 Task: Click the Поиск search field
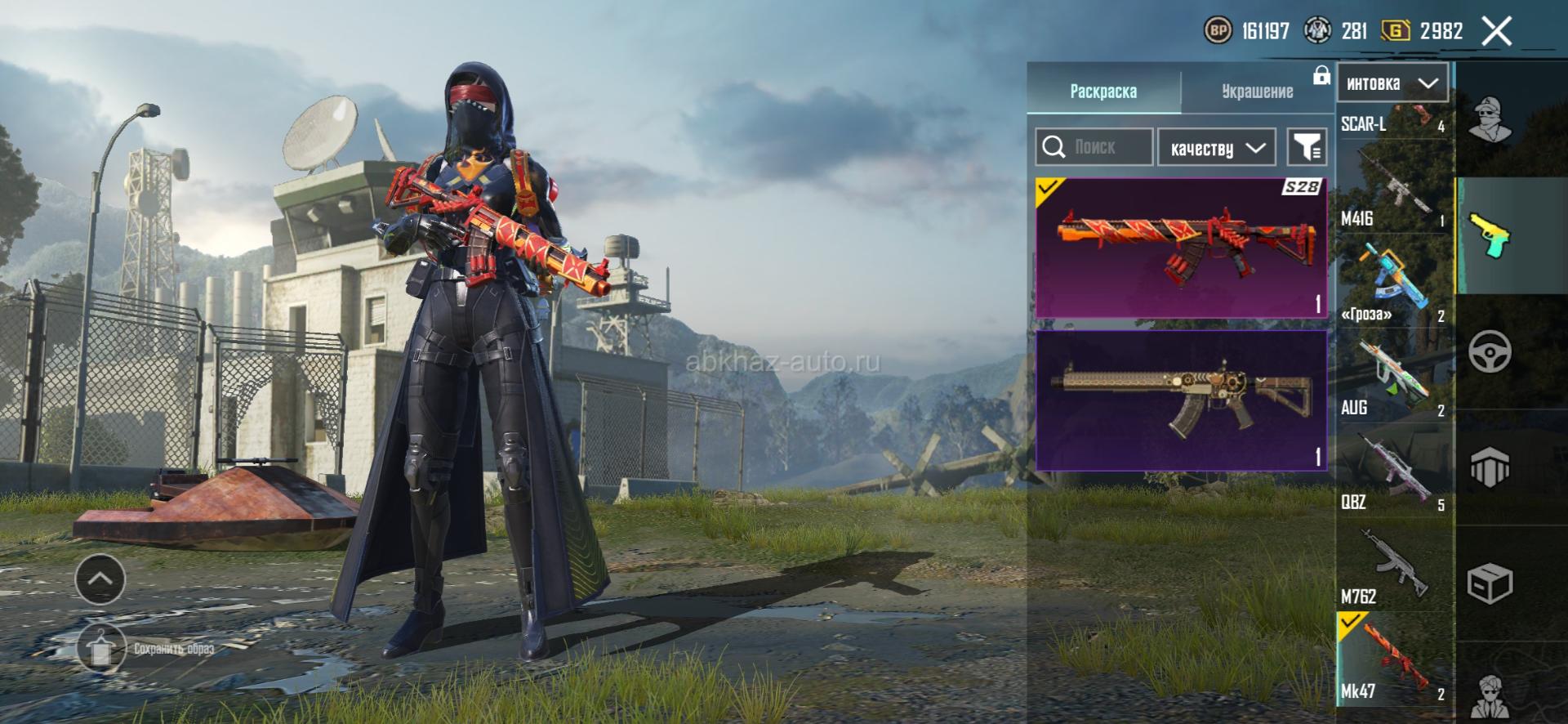(x=1094, y=147)
